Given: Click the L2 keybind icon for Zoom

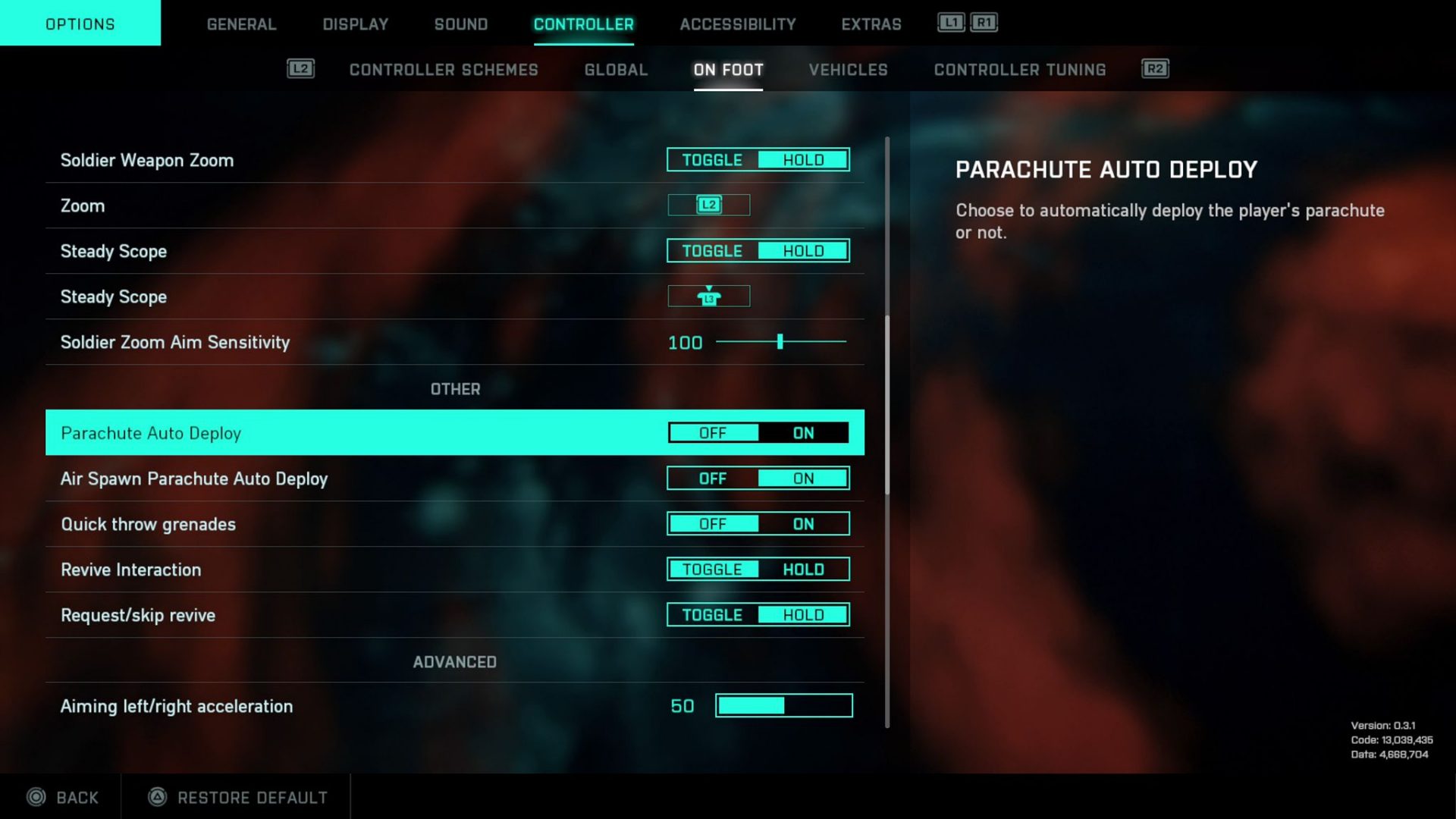Looking at the screenshot, I should point(708,205).
